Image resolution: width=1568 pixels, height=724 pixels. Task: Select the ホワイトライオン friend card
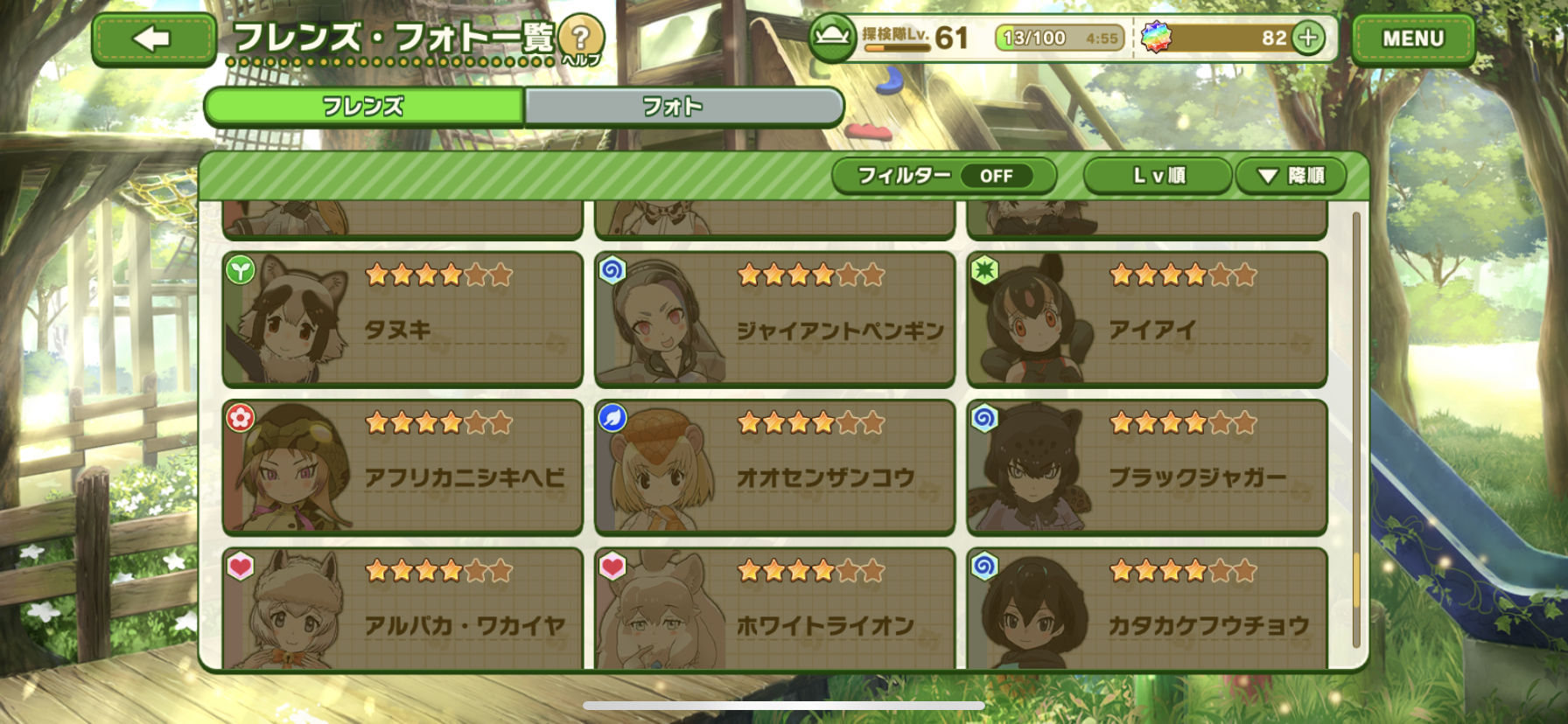point(774,609)
